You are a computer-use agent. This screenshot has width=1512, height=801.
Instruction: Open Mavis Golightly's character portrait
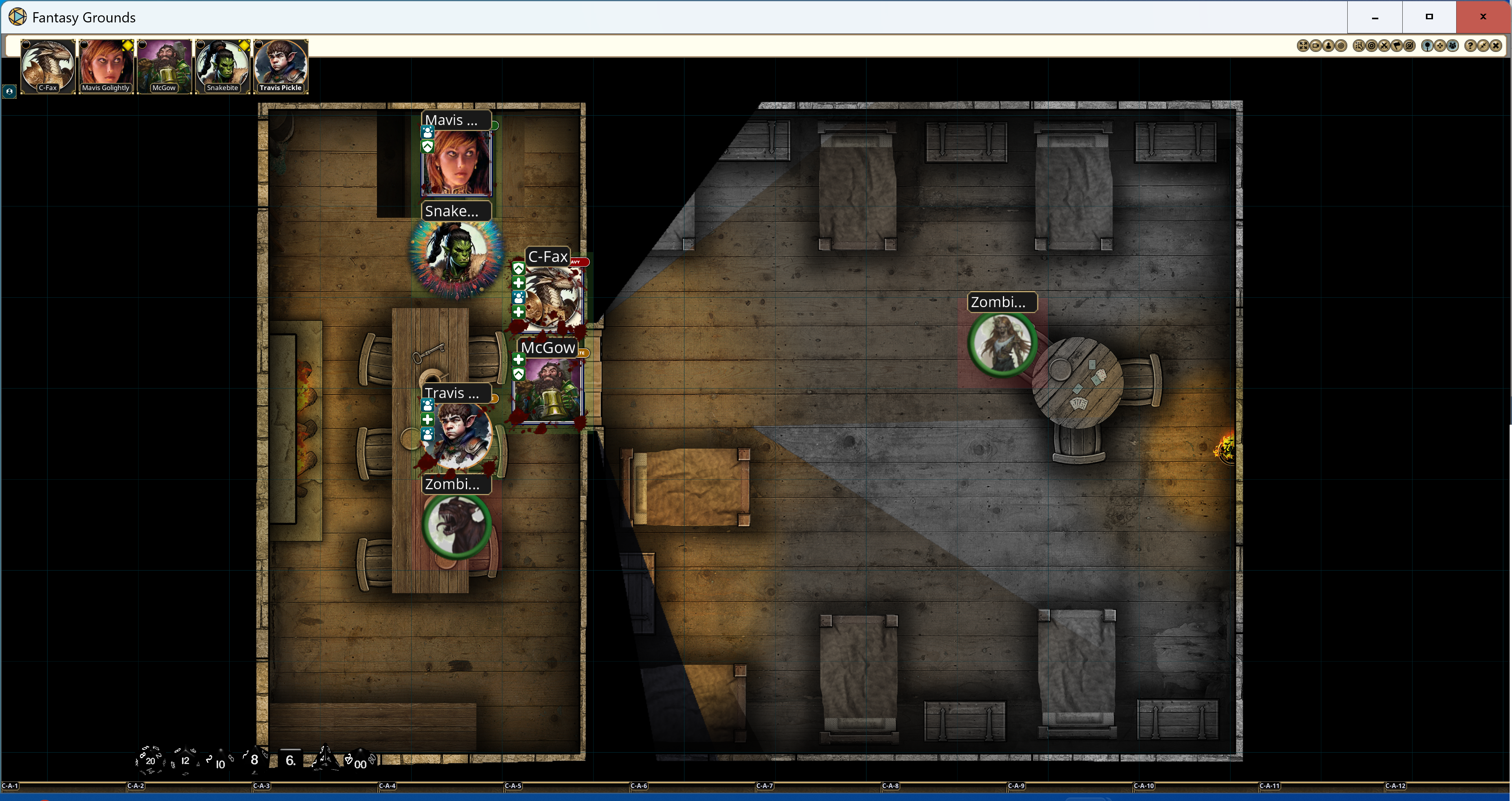tap(106, 65)
